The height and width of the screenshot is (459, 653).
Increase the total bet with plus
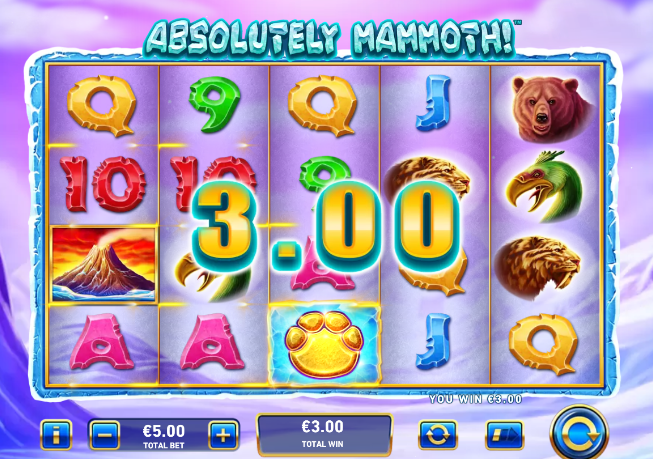tap(223, 435)
